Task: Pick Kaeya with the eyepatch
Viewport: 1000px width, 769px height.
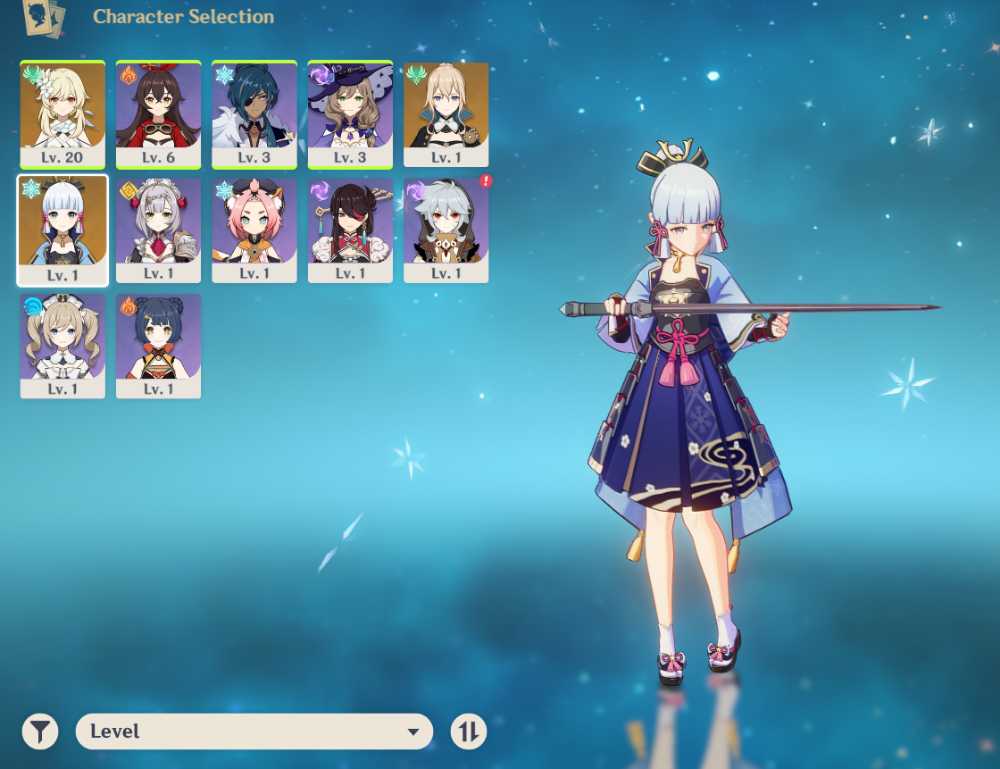Action: point(254,114)
